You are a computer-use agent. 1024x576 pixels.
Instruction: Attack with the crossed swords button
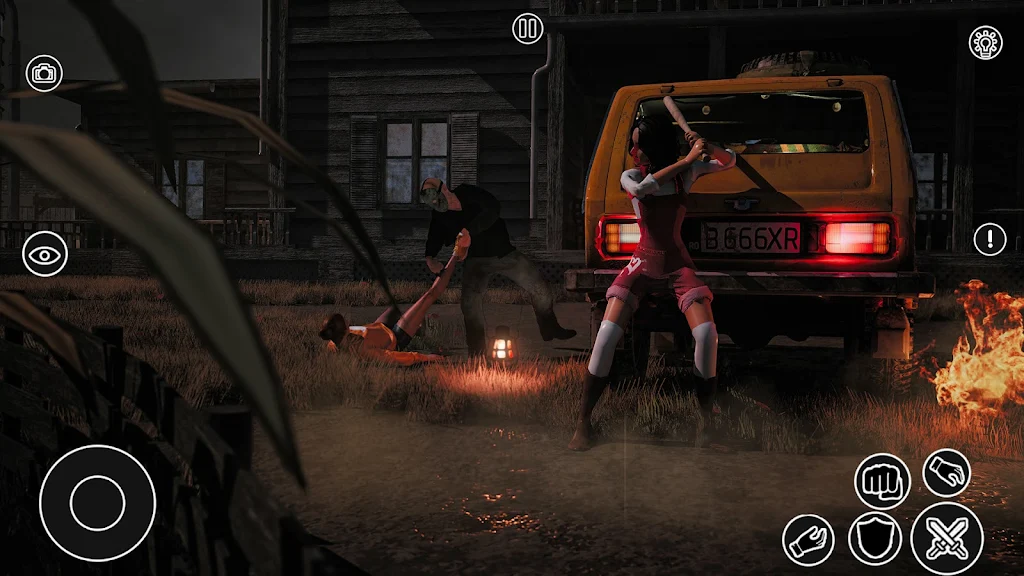(946, 539)
